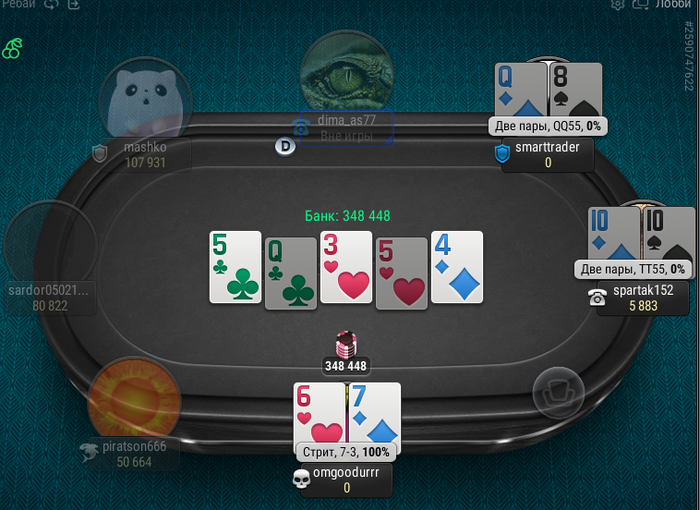Click the green cherries icon
Image resolution: width=700 pixels, height=510 pixels.
[x=12, y=48]
